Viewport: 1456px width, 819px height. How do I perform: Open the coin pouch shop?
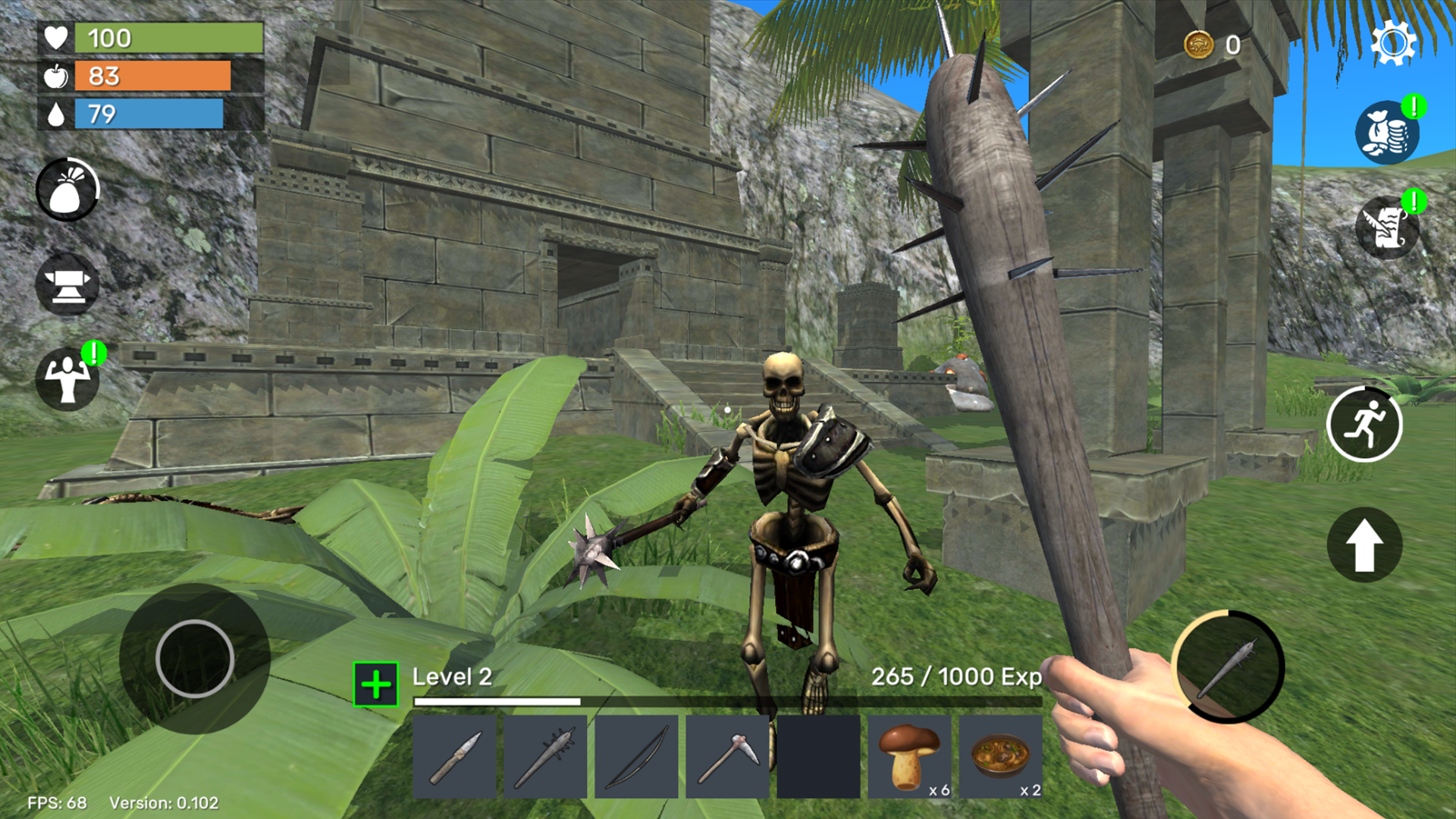coord(1388,130)
